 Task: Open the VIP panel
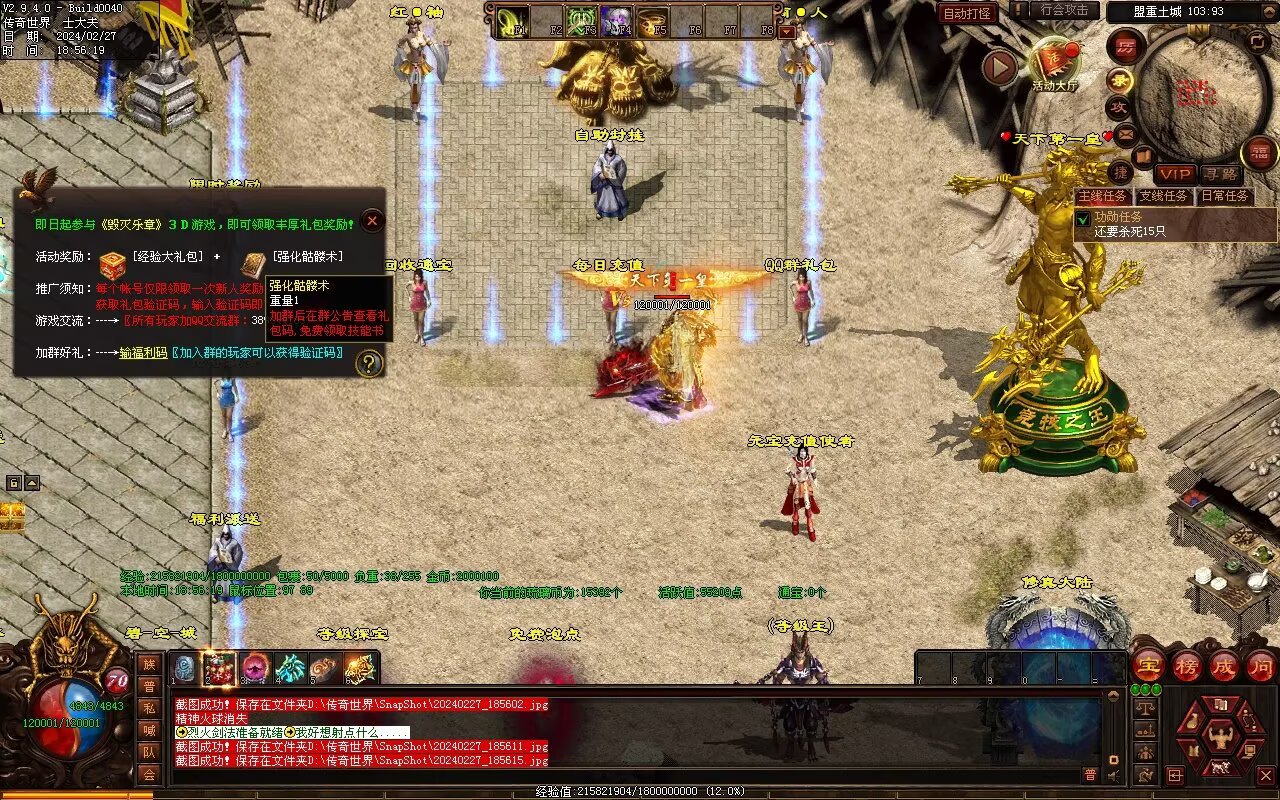[x=1175, y=175]
